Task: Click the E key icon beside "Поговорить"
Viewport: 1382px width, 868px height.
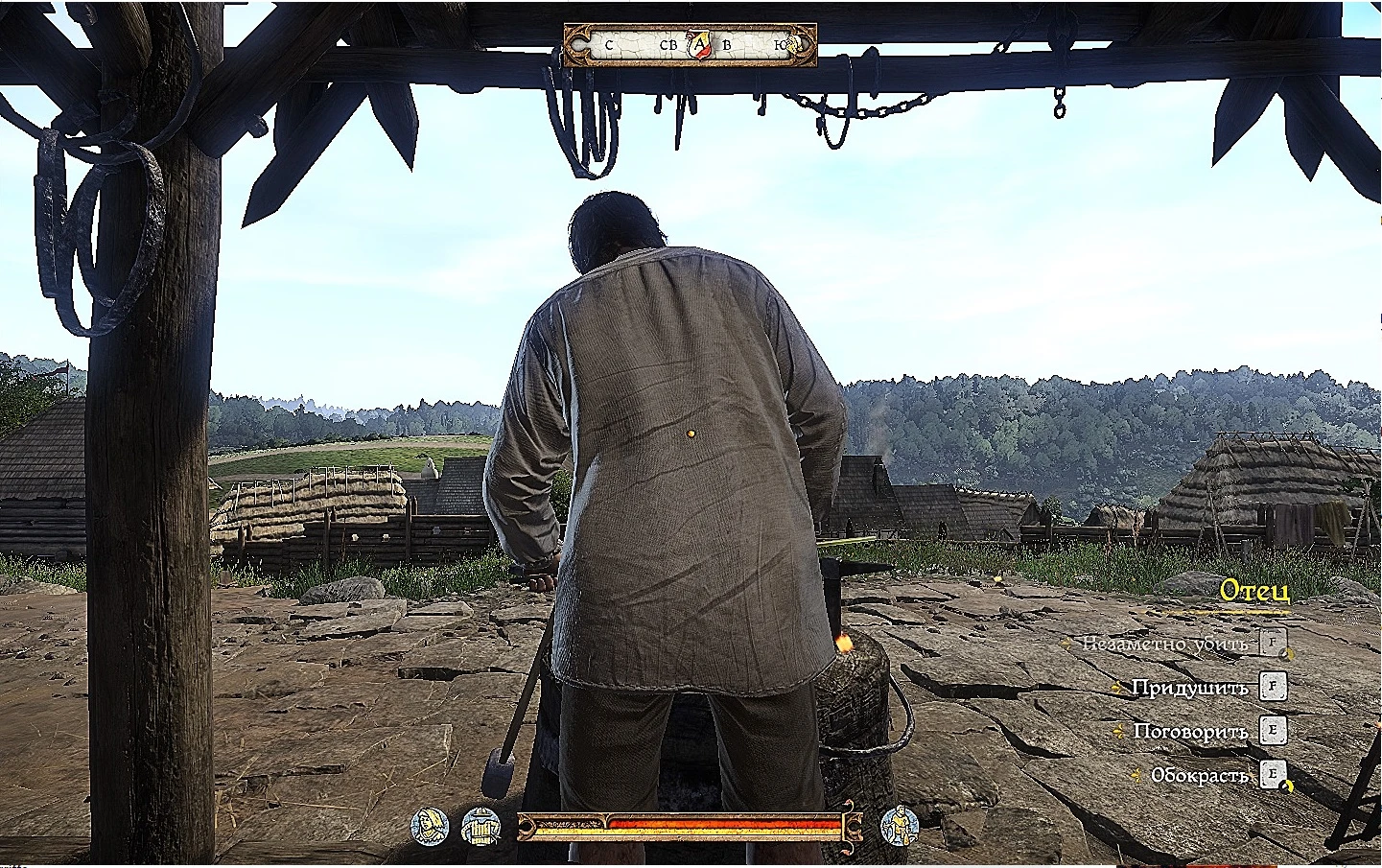Action: (1274, 732)
